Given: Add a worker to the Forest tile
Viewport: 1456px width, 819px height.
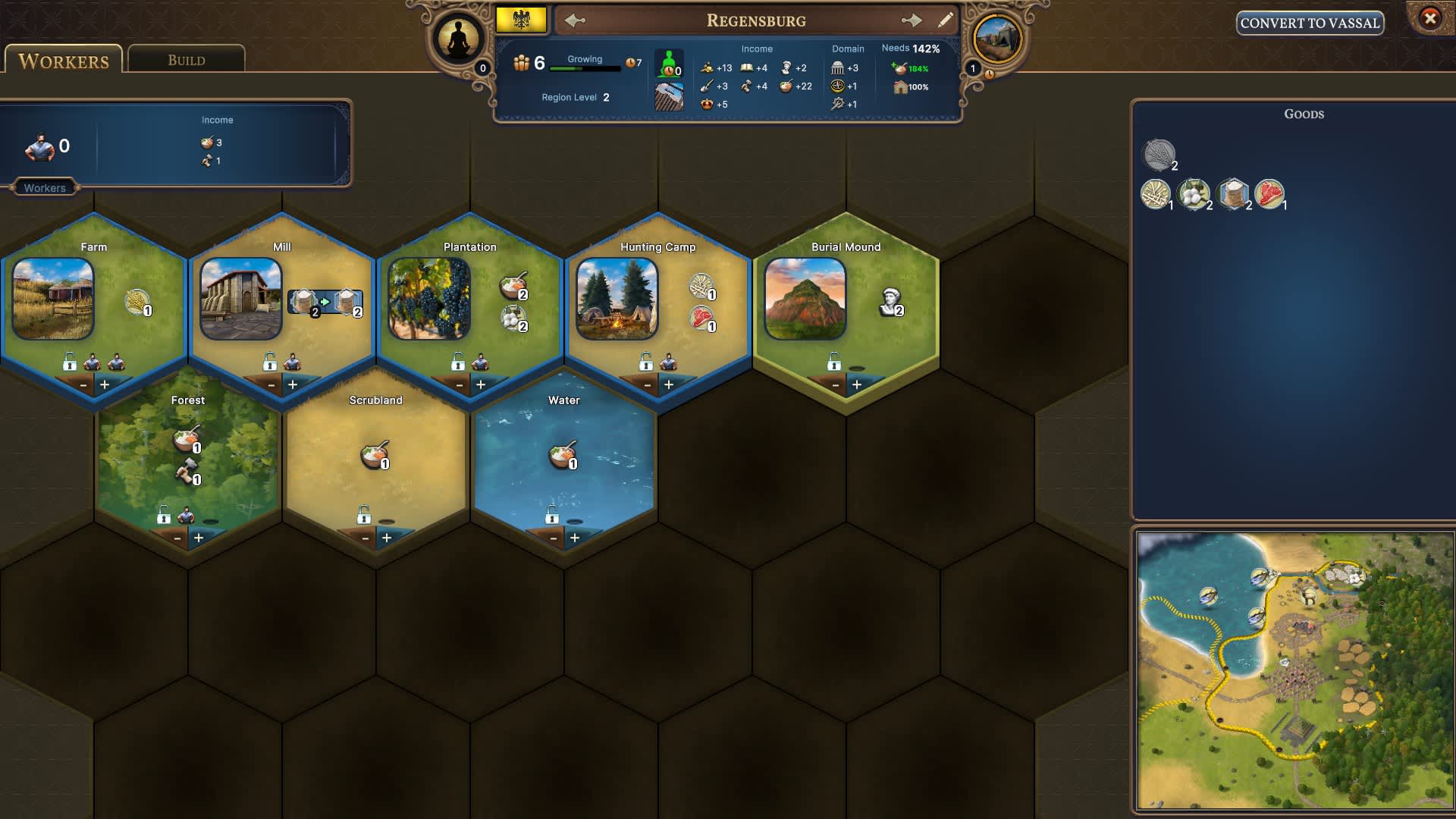Looking at the screenshot, I should [199, 538].
